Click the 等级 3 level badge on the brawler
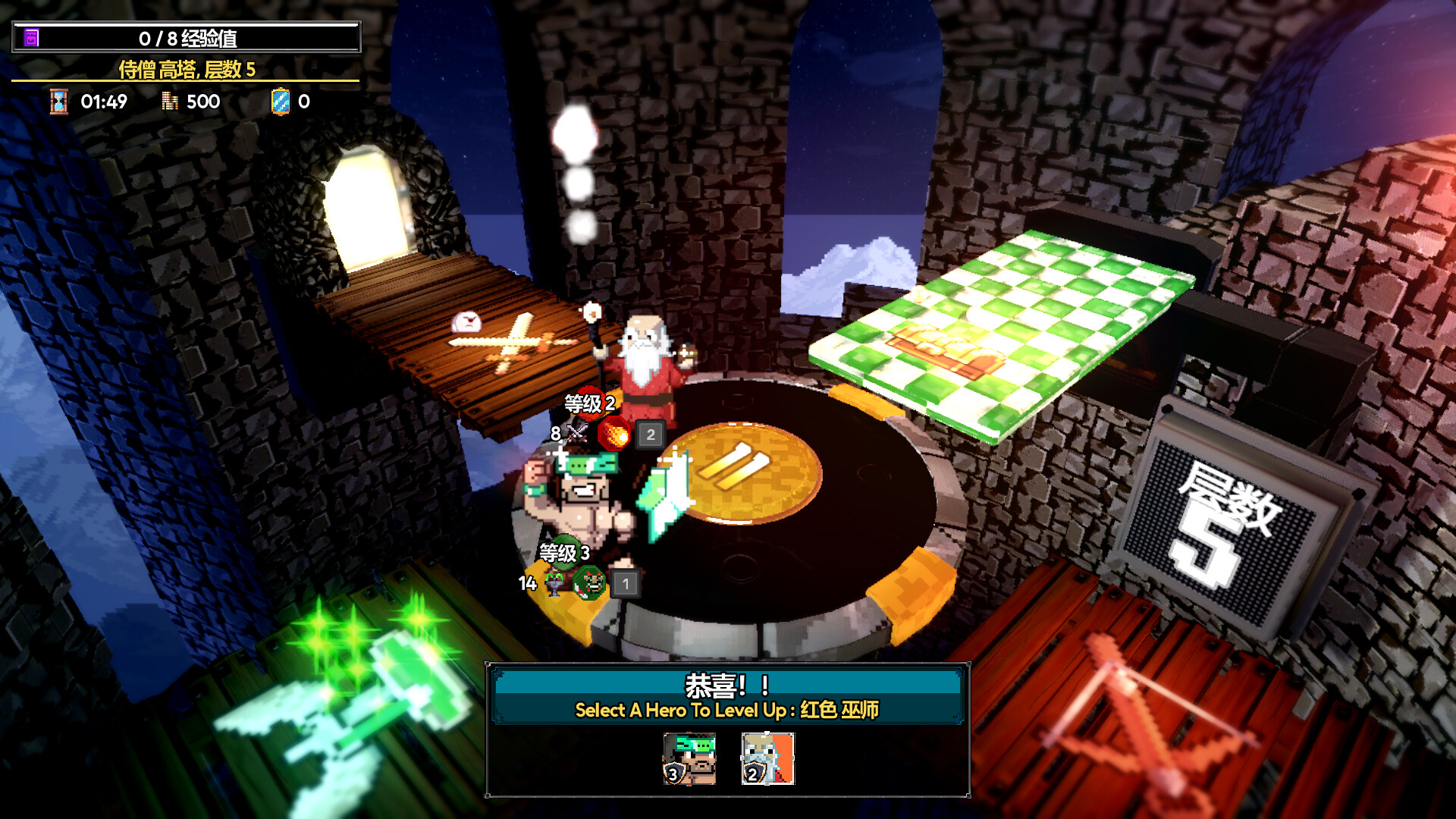 tap(564, 553)
